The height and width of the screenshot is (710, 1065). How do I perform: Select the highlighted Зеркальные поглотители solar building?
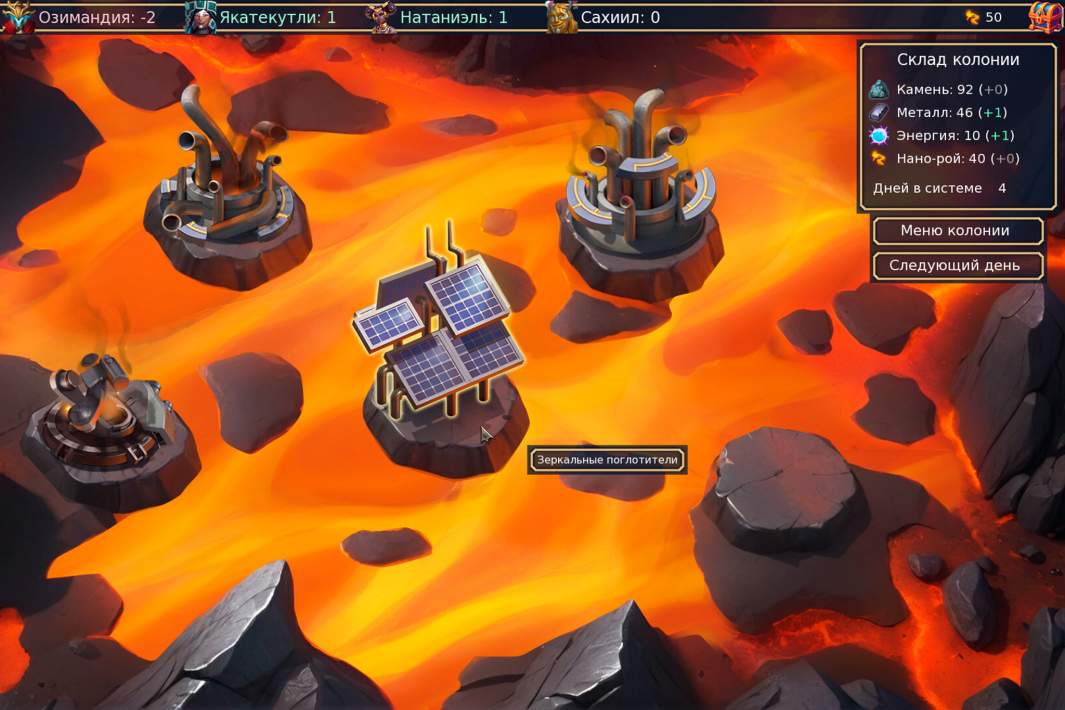tap(440, 340)
